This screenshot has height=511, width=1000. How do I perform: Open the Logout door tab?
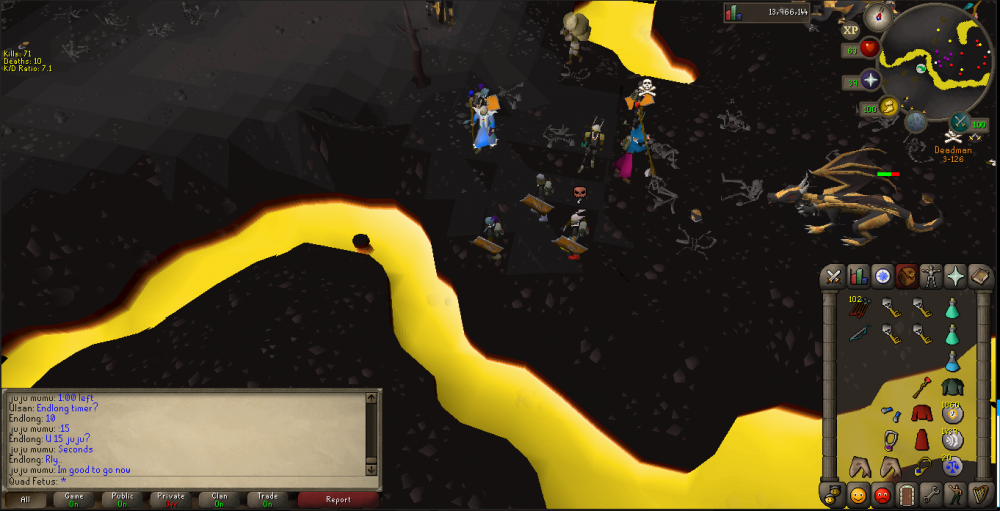click(906, 494)
